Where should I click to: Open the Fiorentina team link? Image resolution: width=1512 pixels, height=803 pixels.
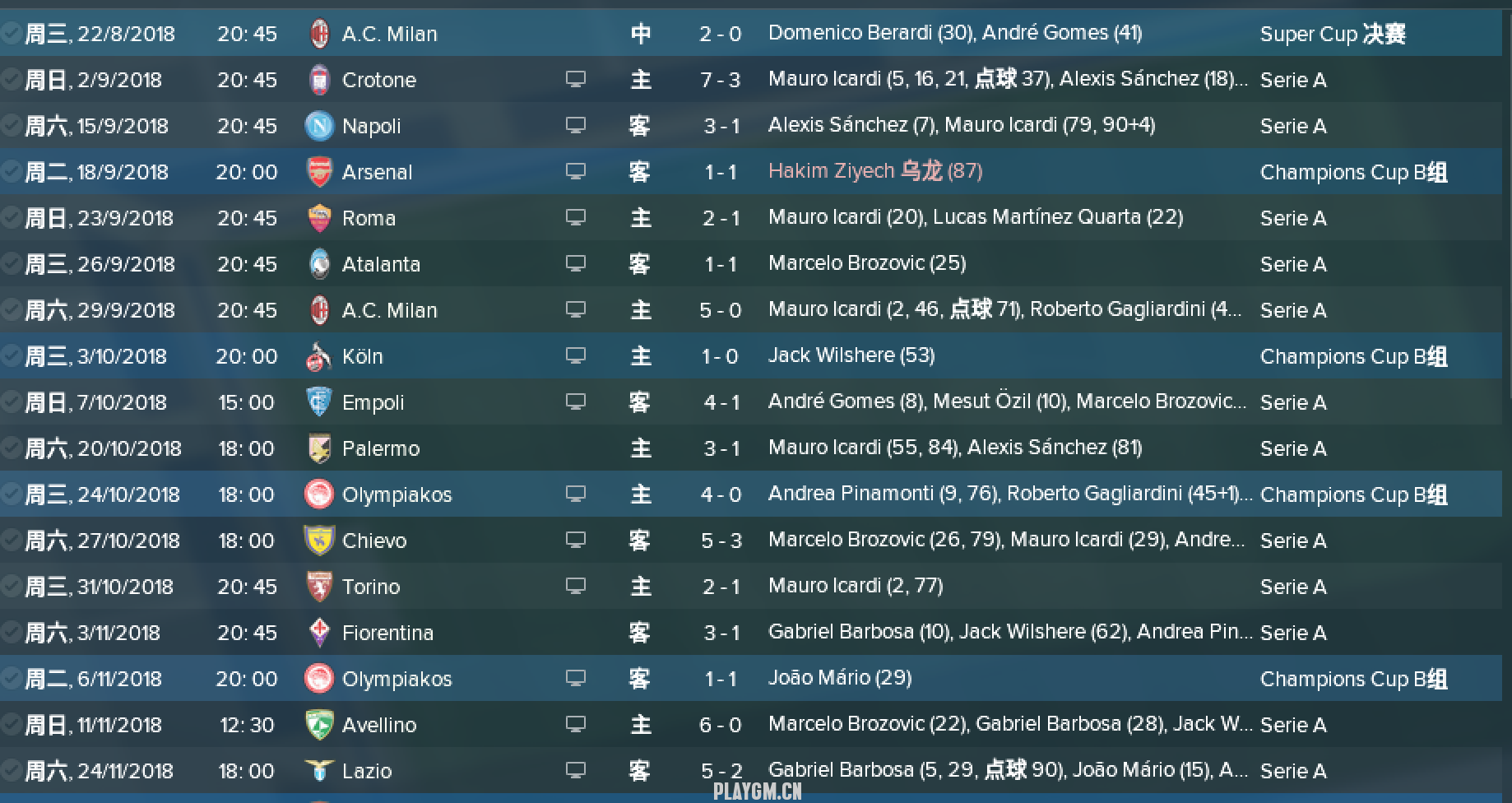click(x=387, y=633)
